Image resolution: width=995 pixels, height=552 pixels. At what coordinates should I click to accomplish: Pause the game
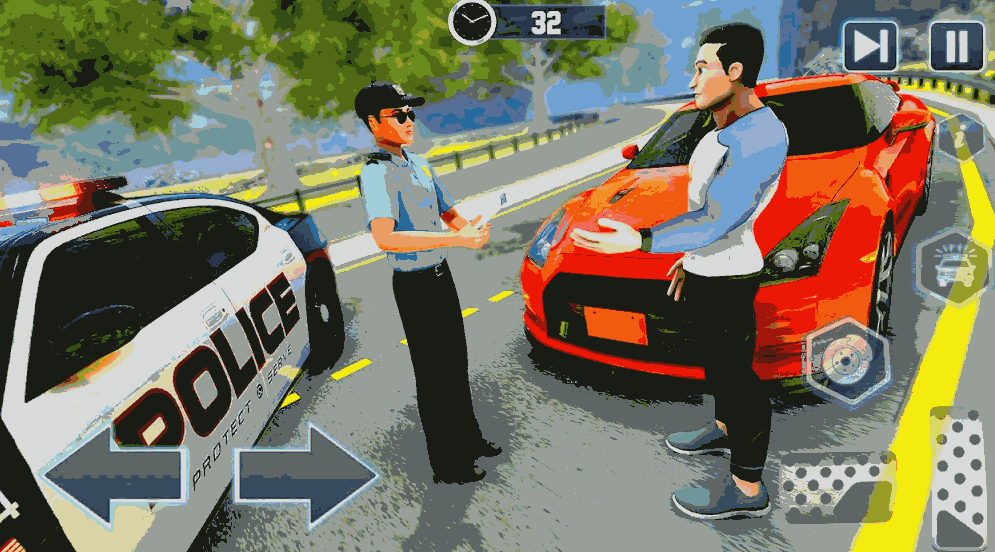click(x=956, y=46)
